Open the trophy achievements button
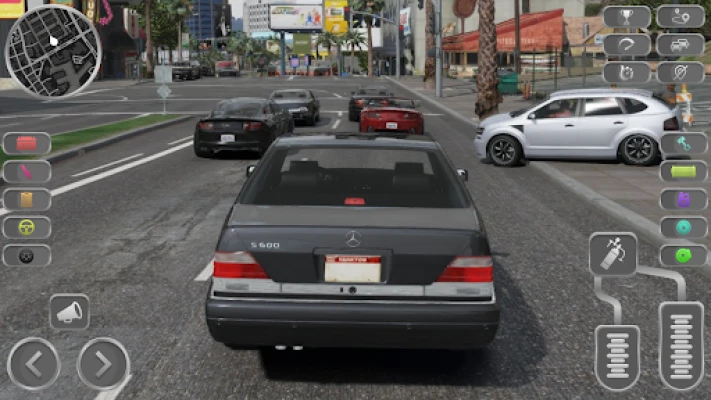This screenshot has width=711, height=400. (627, 17)
